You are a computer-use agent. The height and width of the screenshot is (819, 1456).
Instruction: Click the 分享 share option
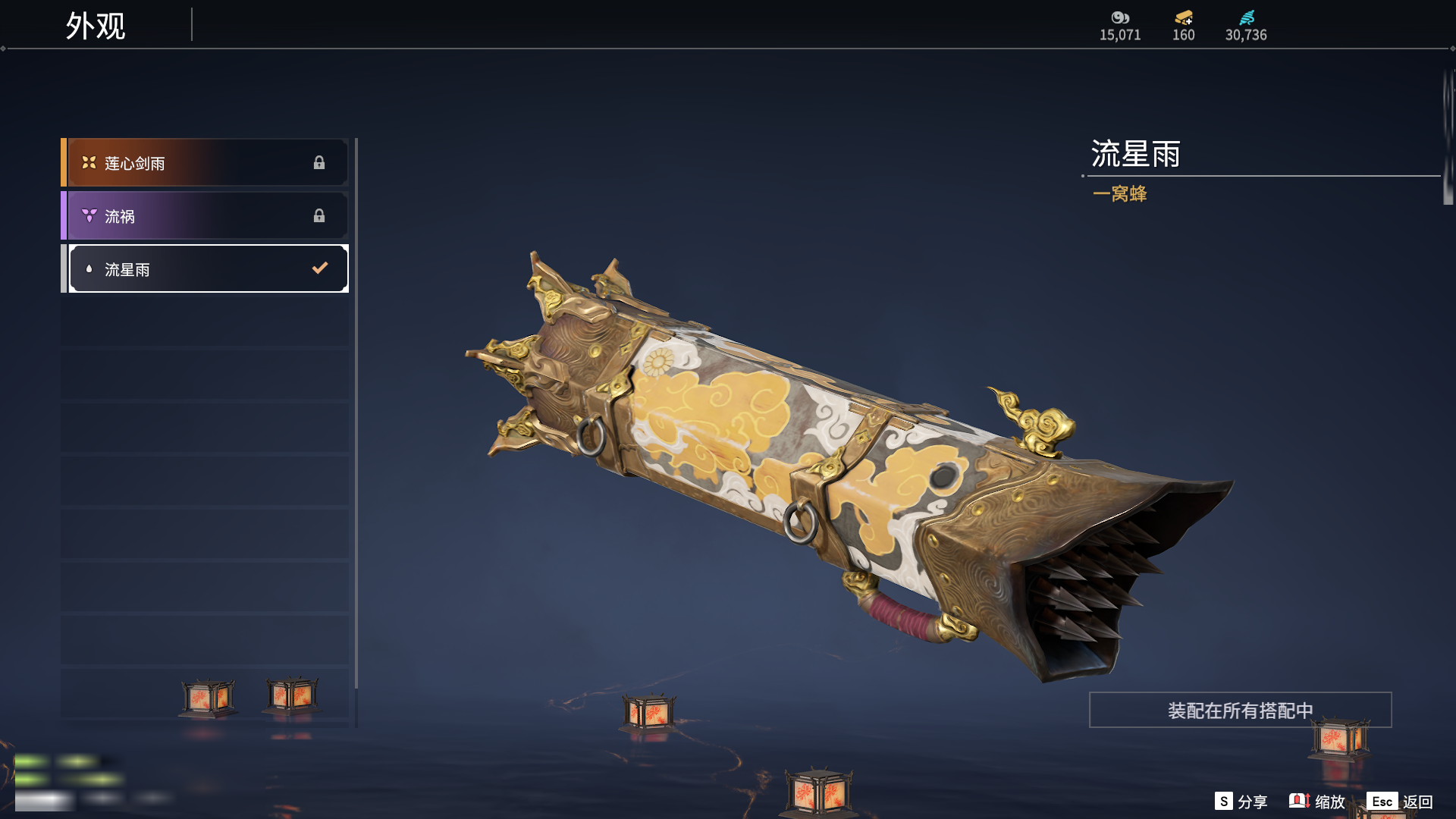tap(1241, 802)
